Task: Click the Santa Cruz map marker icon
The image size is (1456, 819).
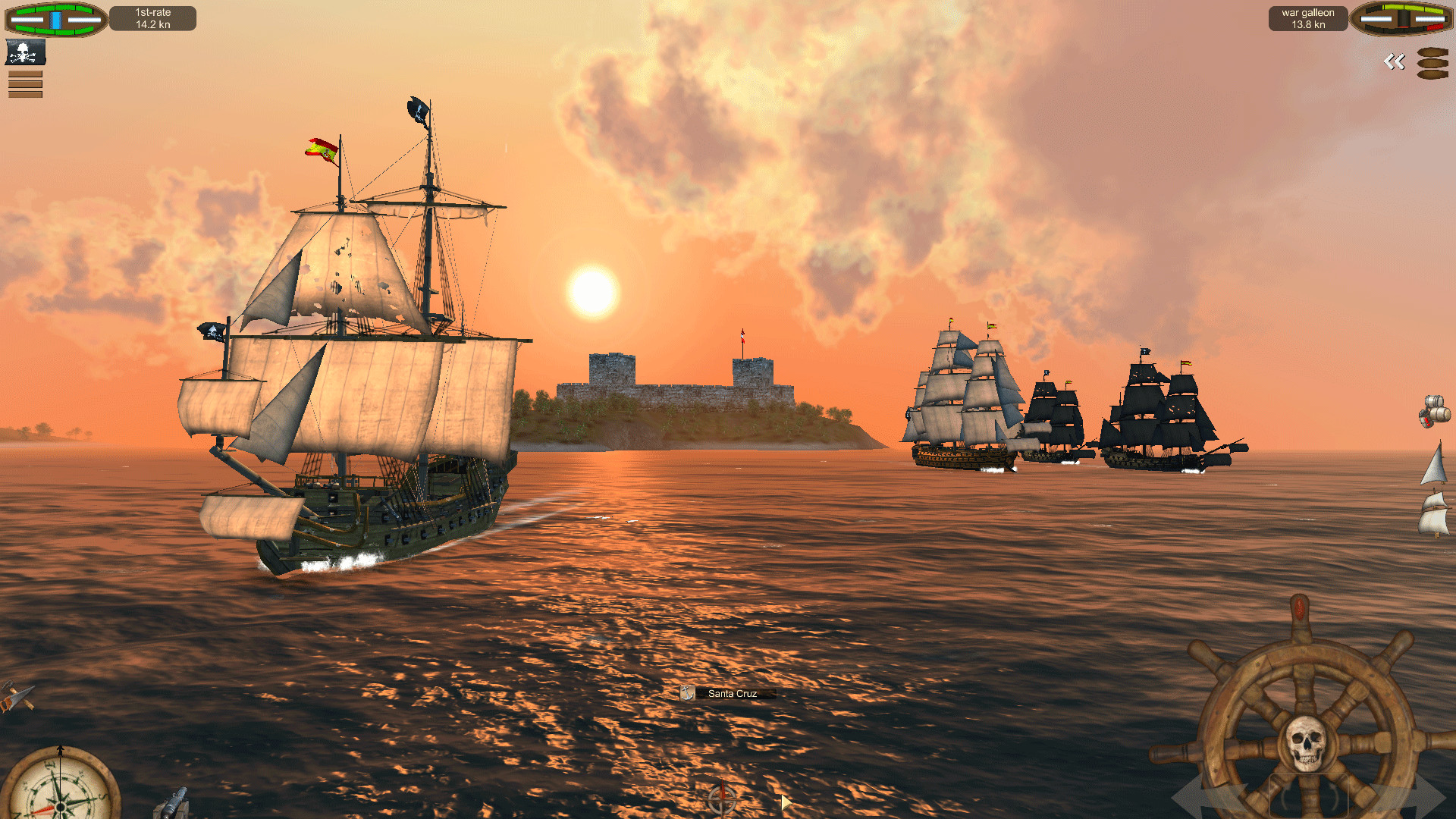Action: (689, 692)
